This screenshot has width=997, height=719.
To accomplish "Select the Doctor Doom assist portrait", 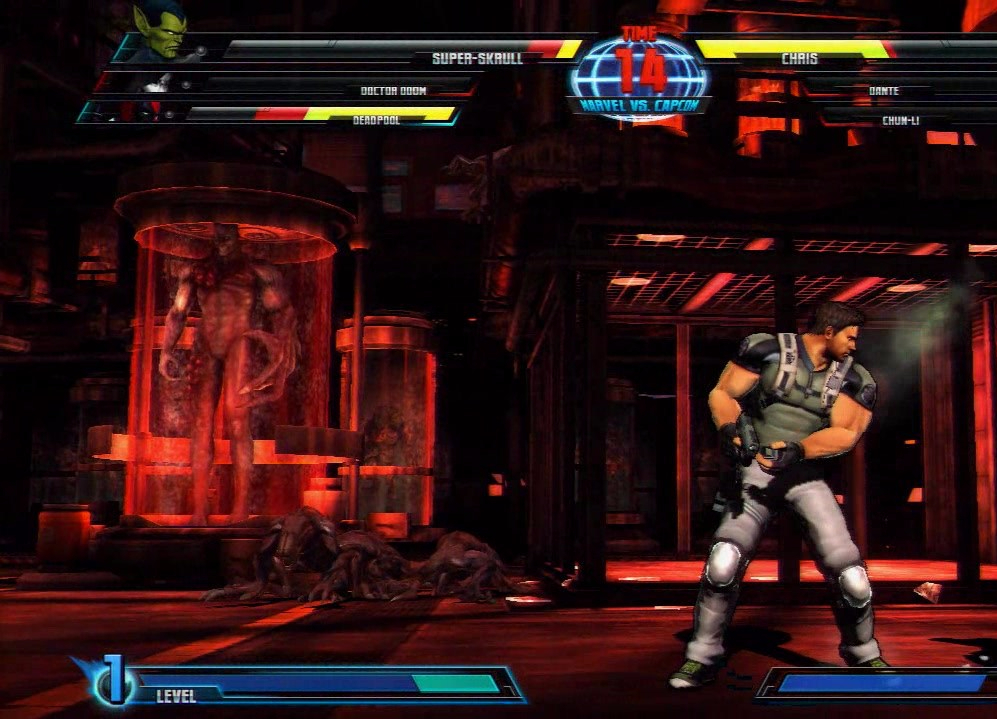I will (153, 84).
